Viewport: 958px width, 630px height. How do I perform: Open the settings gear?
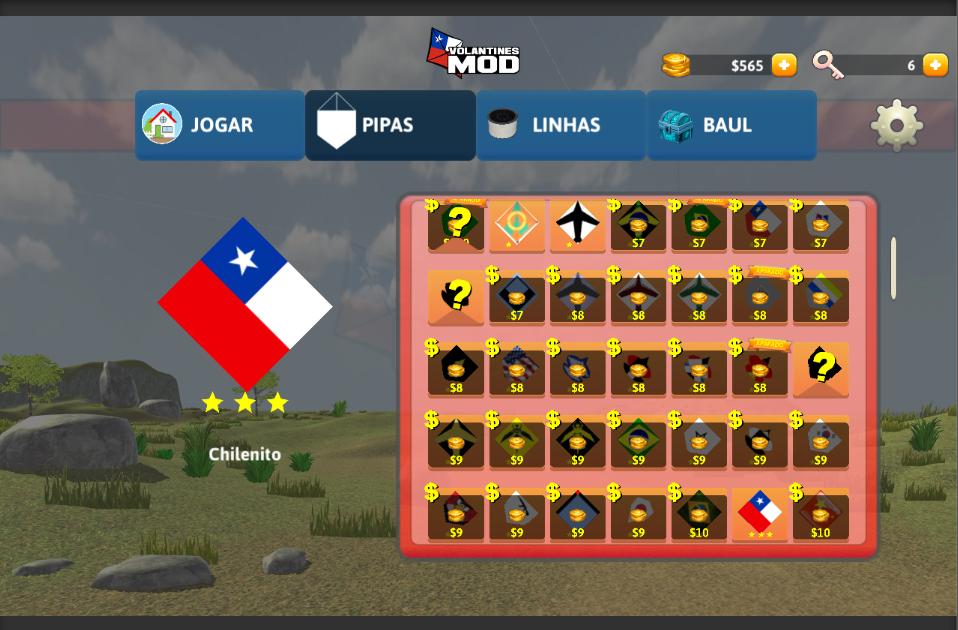[896, 125]
